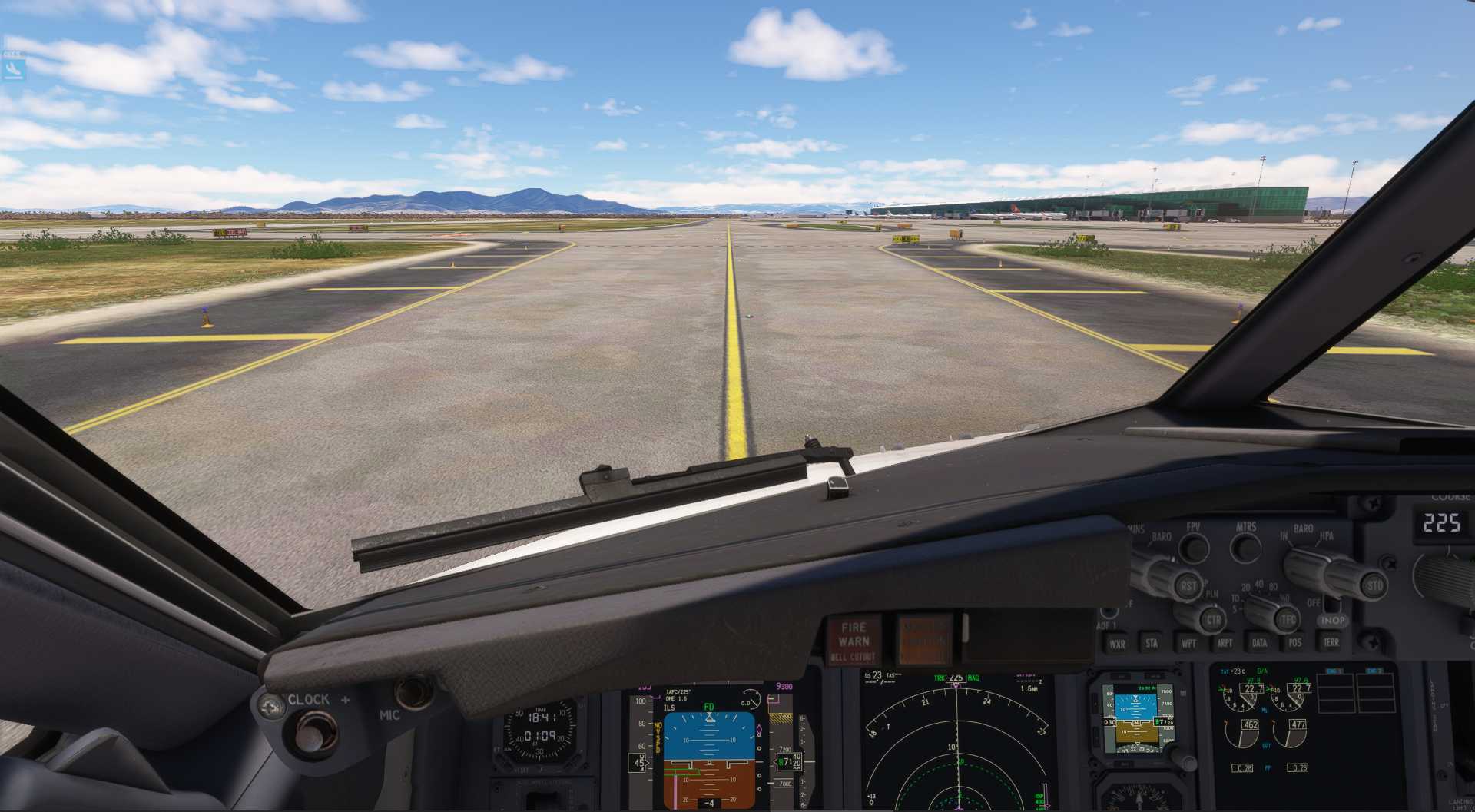Reset the amber master caution light
Image resolution: width=1475 pixels, height=812 pixels.
924,640
